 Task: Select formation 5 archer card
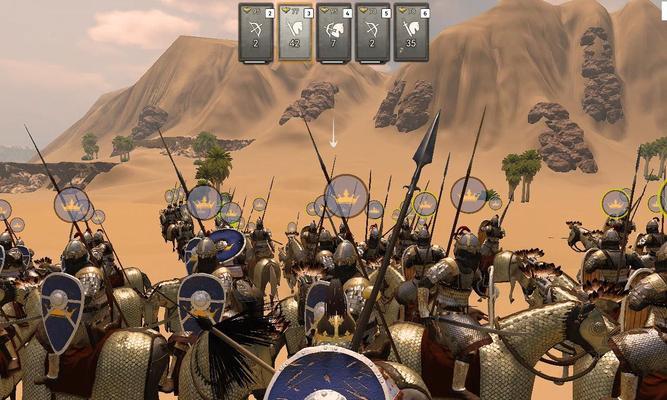pos(373,31)
